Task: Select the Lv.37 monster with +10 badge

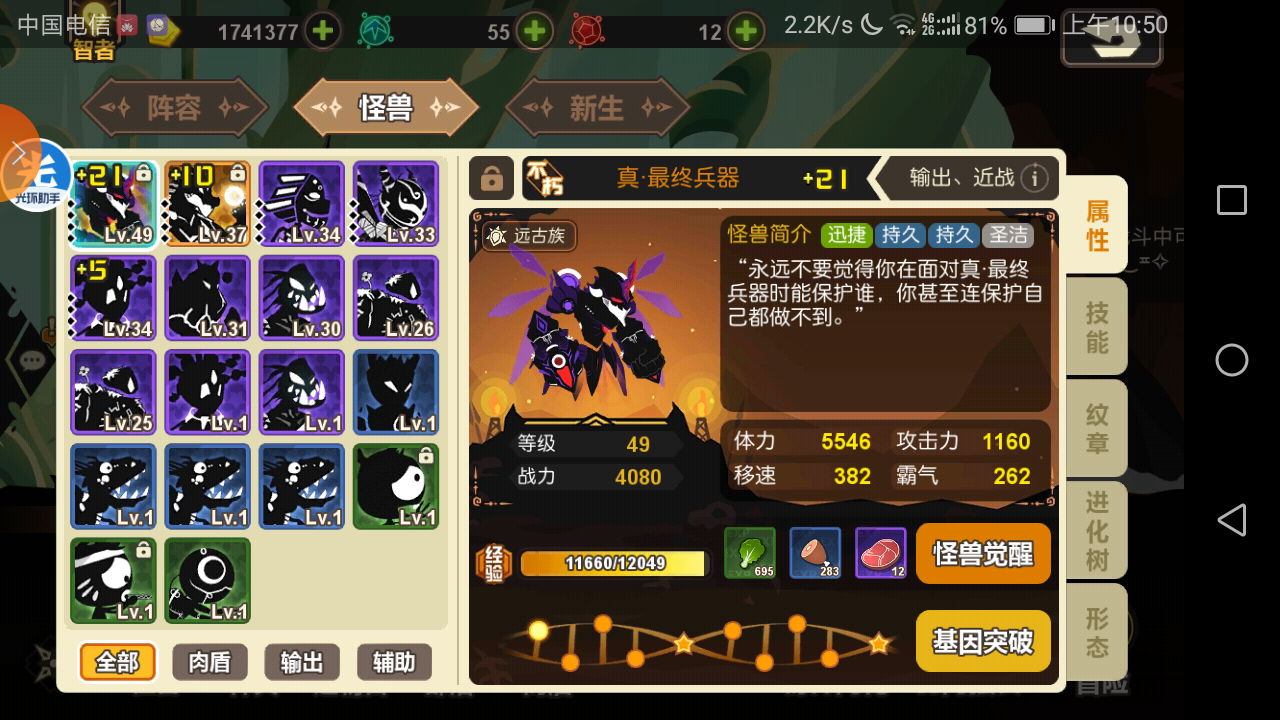Action: (x=207, y=203)
